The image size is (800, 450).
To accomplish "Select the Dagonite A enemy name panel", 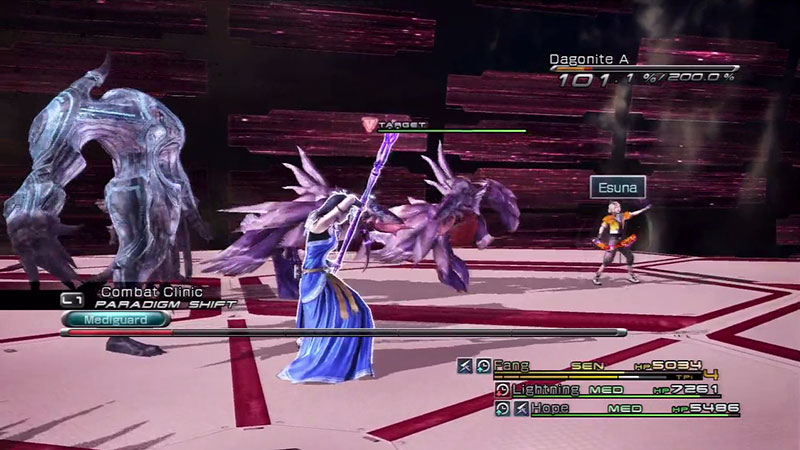I will pos(596,60).
